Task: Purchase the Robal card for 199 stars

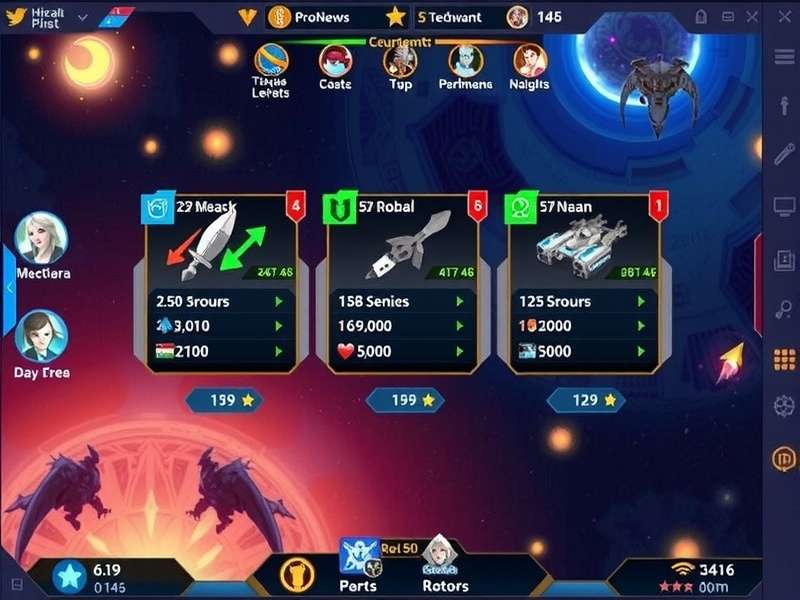Action: (x=403, y=400)
